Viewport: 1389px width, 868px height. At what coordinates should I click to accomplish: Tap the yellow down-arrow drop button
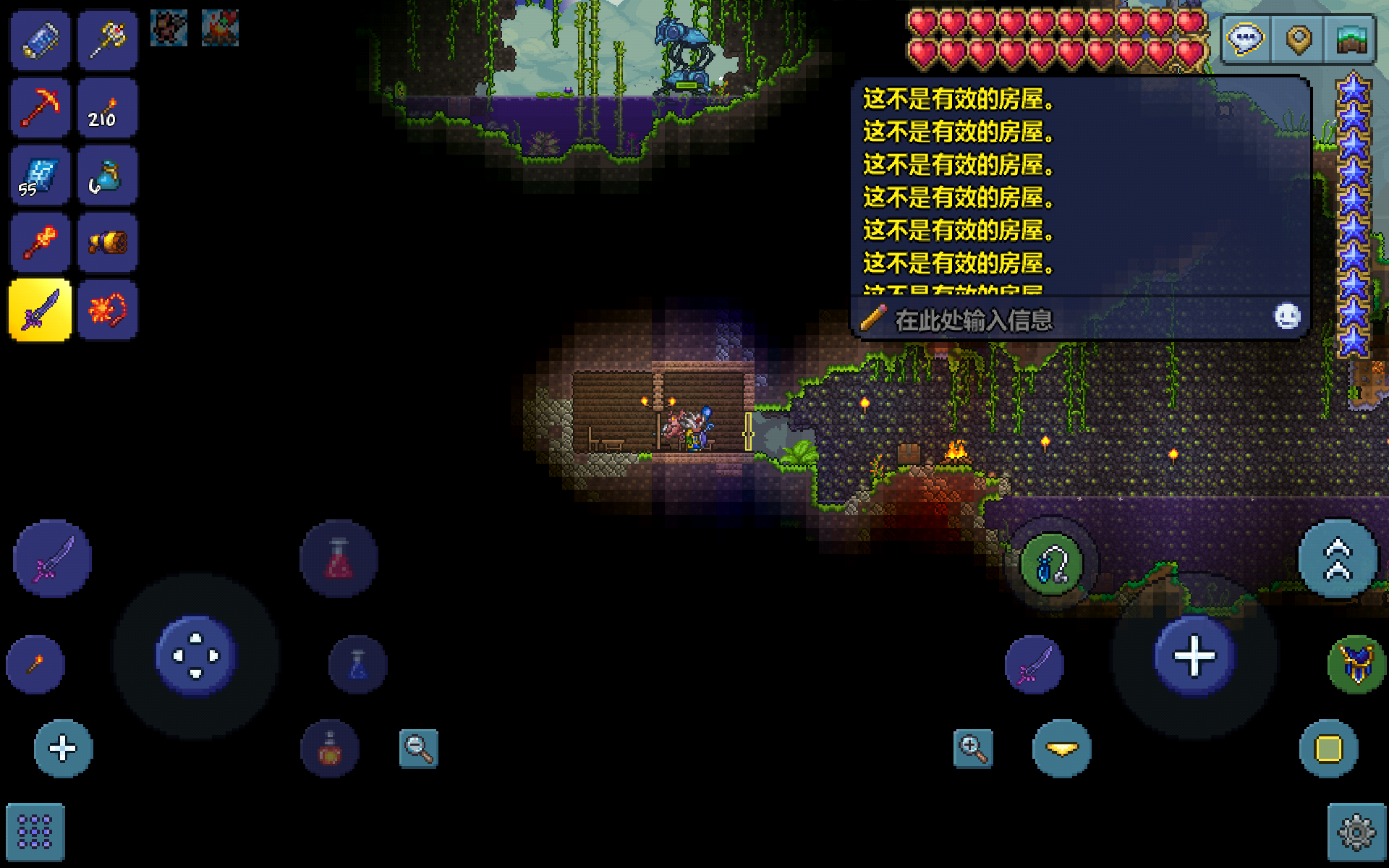(1061, 749)
